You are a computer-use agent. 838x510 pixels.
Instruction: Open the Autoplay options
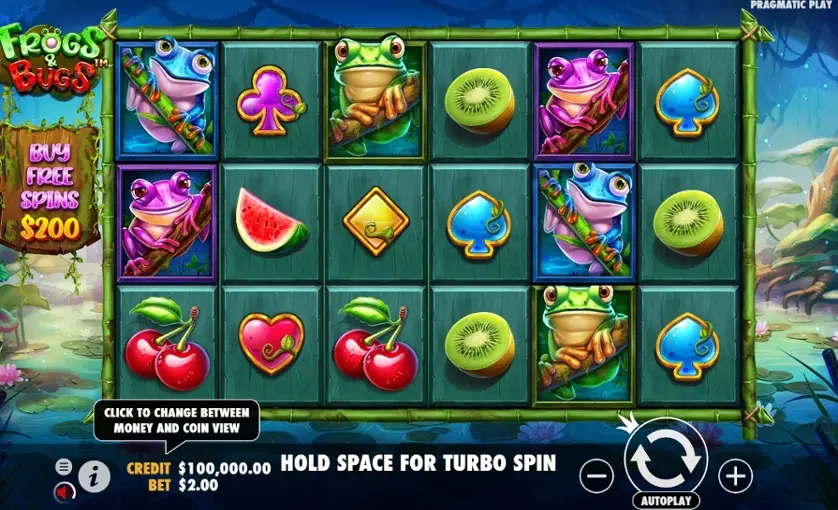[x=666, y=499]
